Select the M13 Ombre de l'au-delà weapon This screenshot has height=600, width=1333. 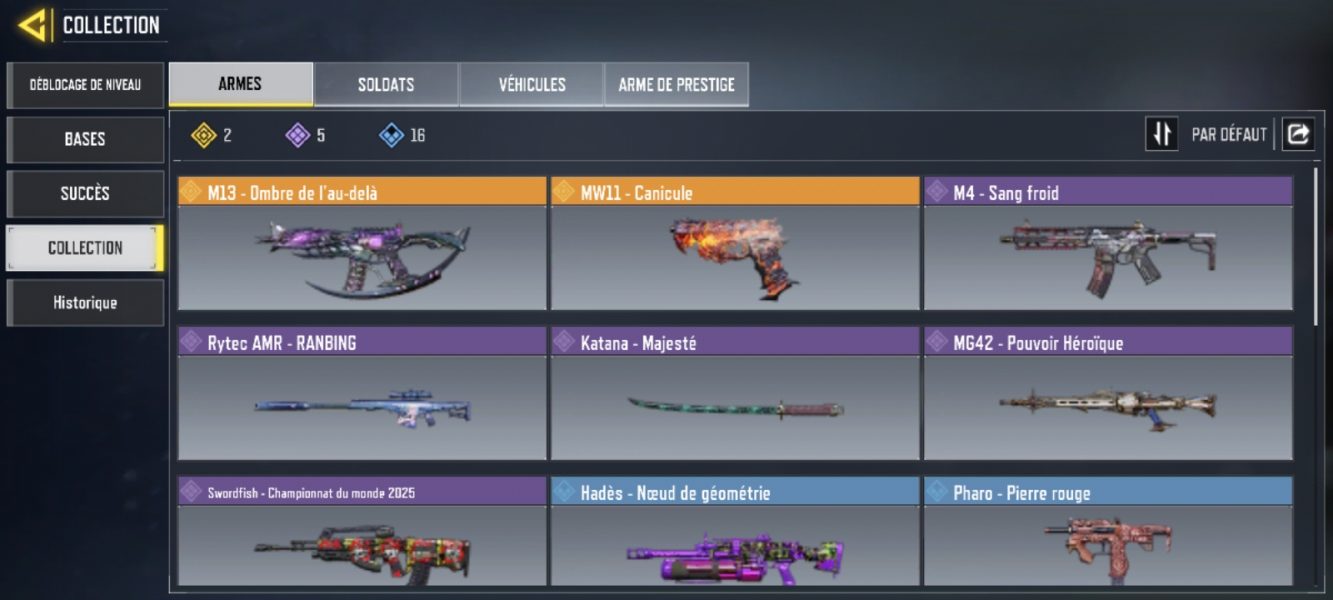[362, 244]
